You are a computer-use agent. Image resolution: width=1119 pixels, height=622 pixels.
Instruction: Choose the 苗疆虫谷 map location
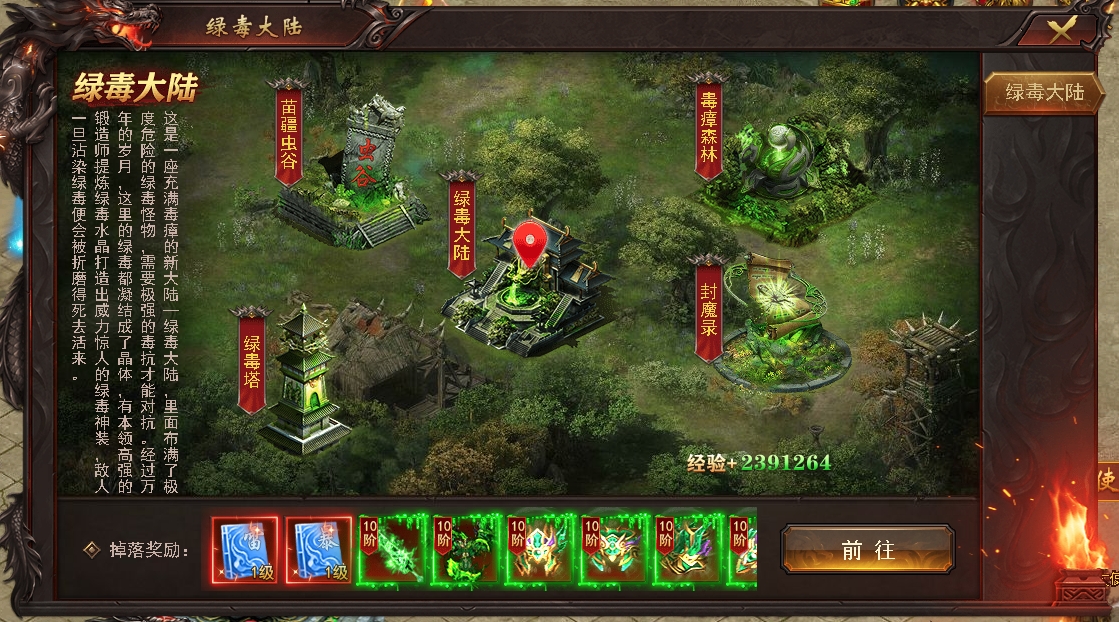[289, 135]
